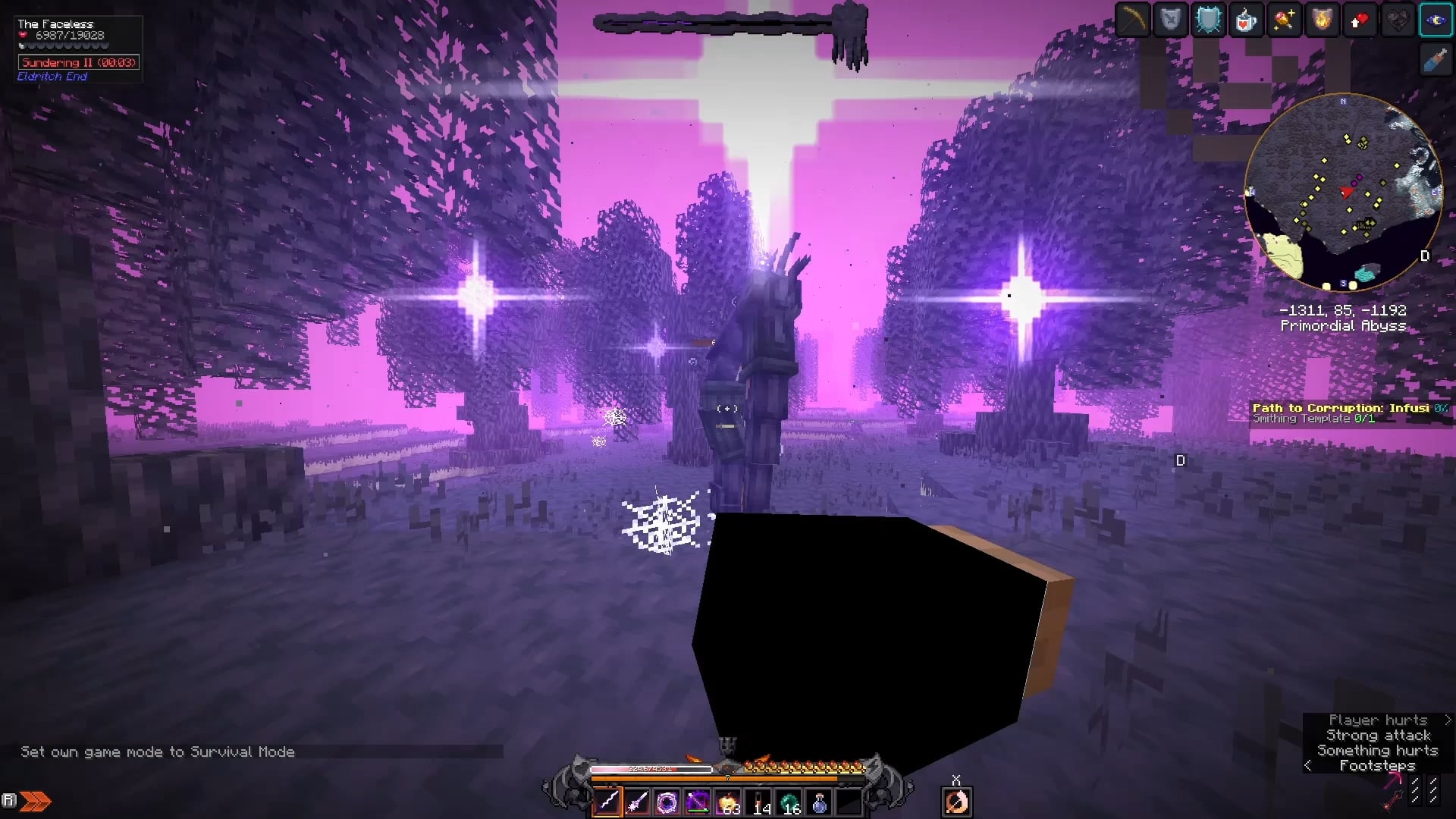The image size is (1456, 819).
Task: Click the chevron left of the Footsteps subtitle
Action: click(x=1307, y=766)
